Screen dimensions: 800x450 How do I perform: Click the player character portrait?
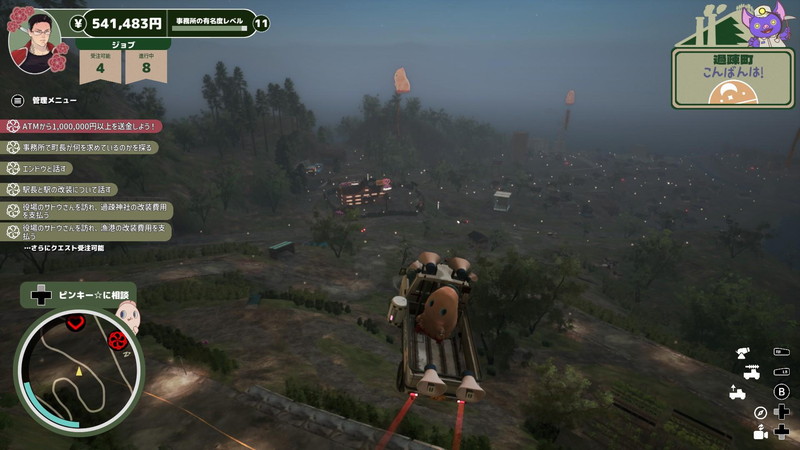point(35,40)
